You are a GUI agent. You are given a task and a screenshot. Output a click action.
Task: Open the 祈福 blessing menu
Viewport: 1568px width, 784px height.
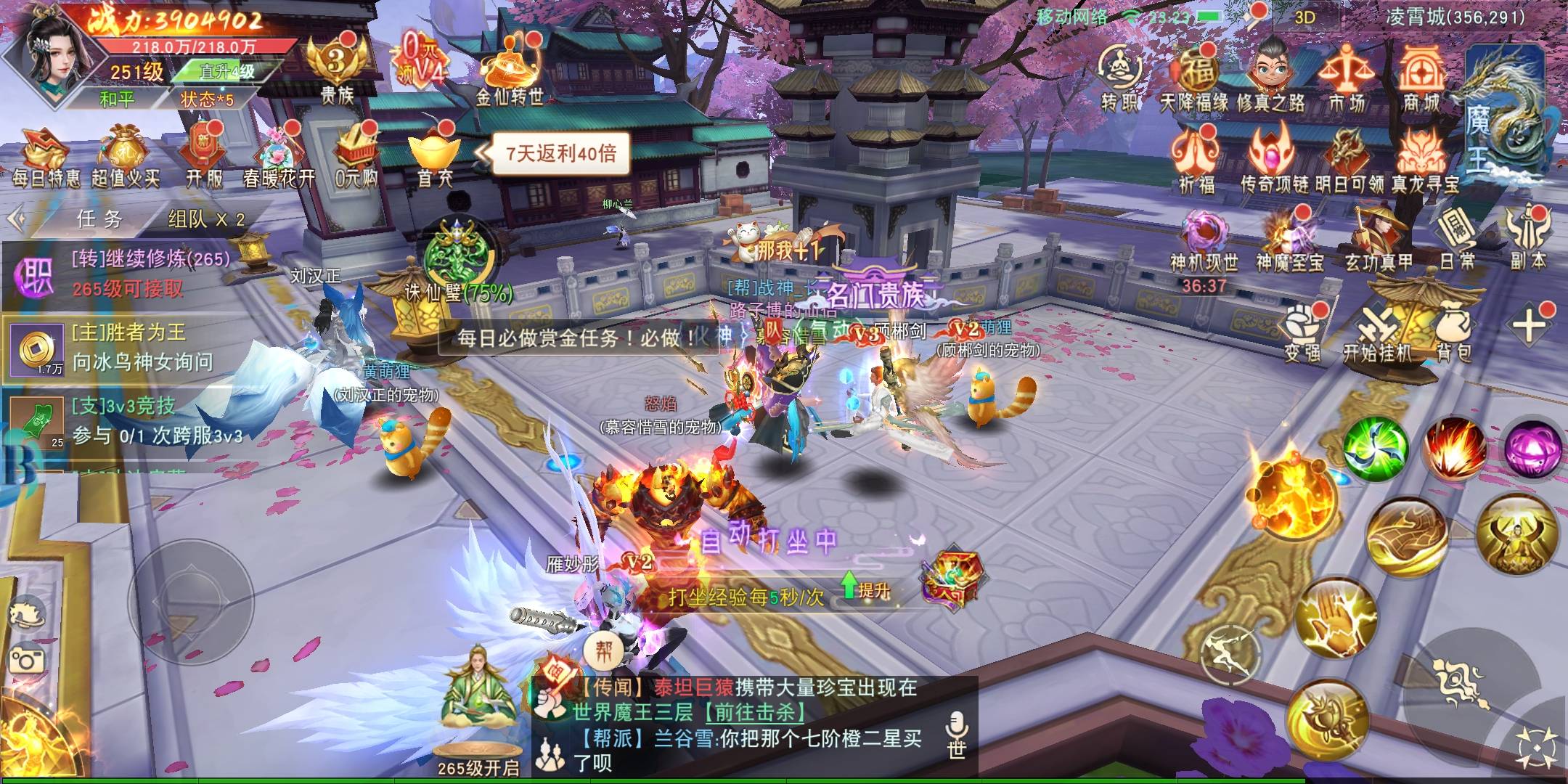tap(1196, 161)
